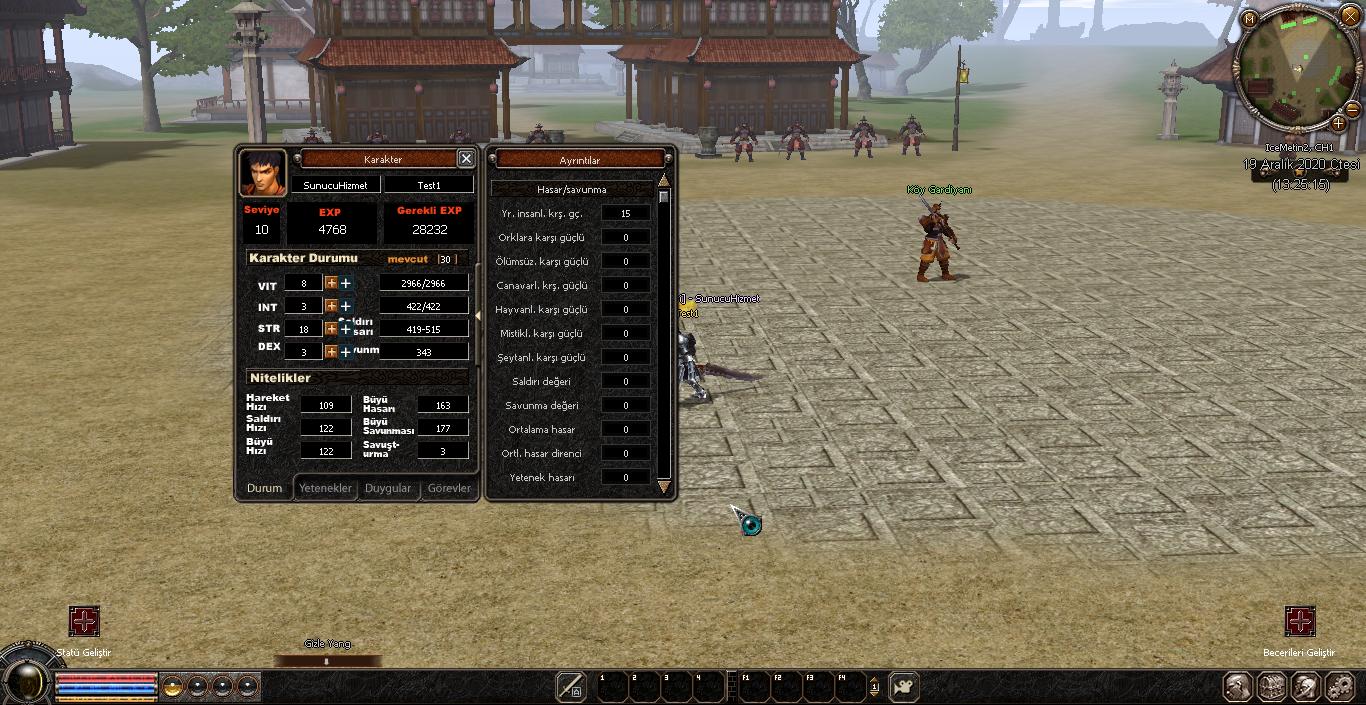Collapse the Ayrıntılar details panel arrow
Screen dimensions: 1366x705
click(x=478, y=316)
